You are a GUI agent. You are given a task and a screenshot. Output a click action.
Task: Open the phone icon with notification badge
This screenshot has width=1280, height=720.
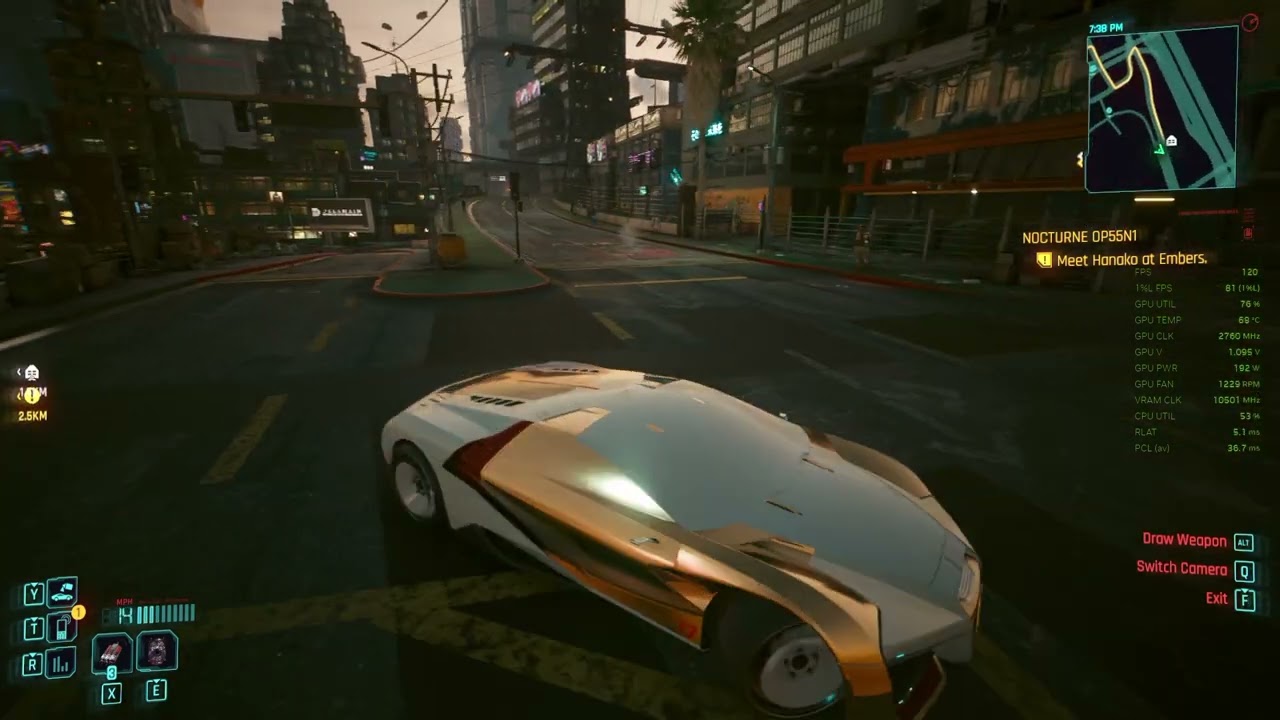click(62, 627)
